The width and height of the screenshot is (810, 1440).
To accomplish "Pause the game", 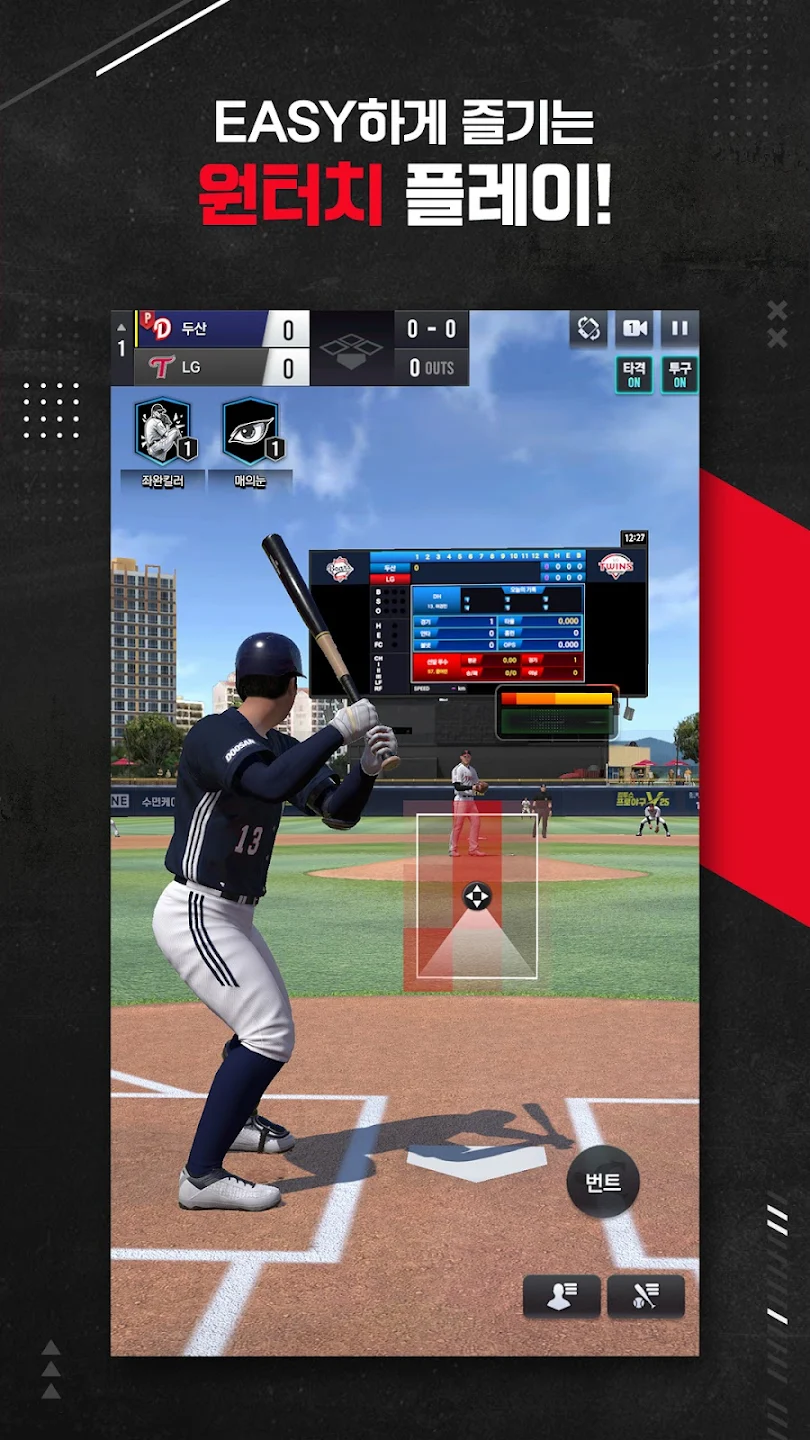I will coord(679,328).
